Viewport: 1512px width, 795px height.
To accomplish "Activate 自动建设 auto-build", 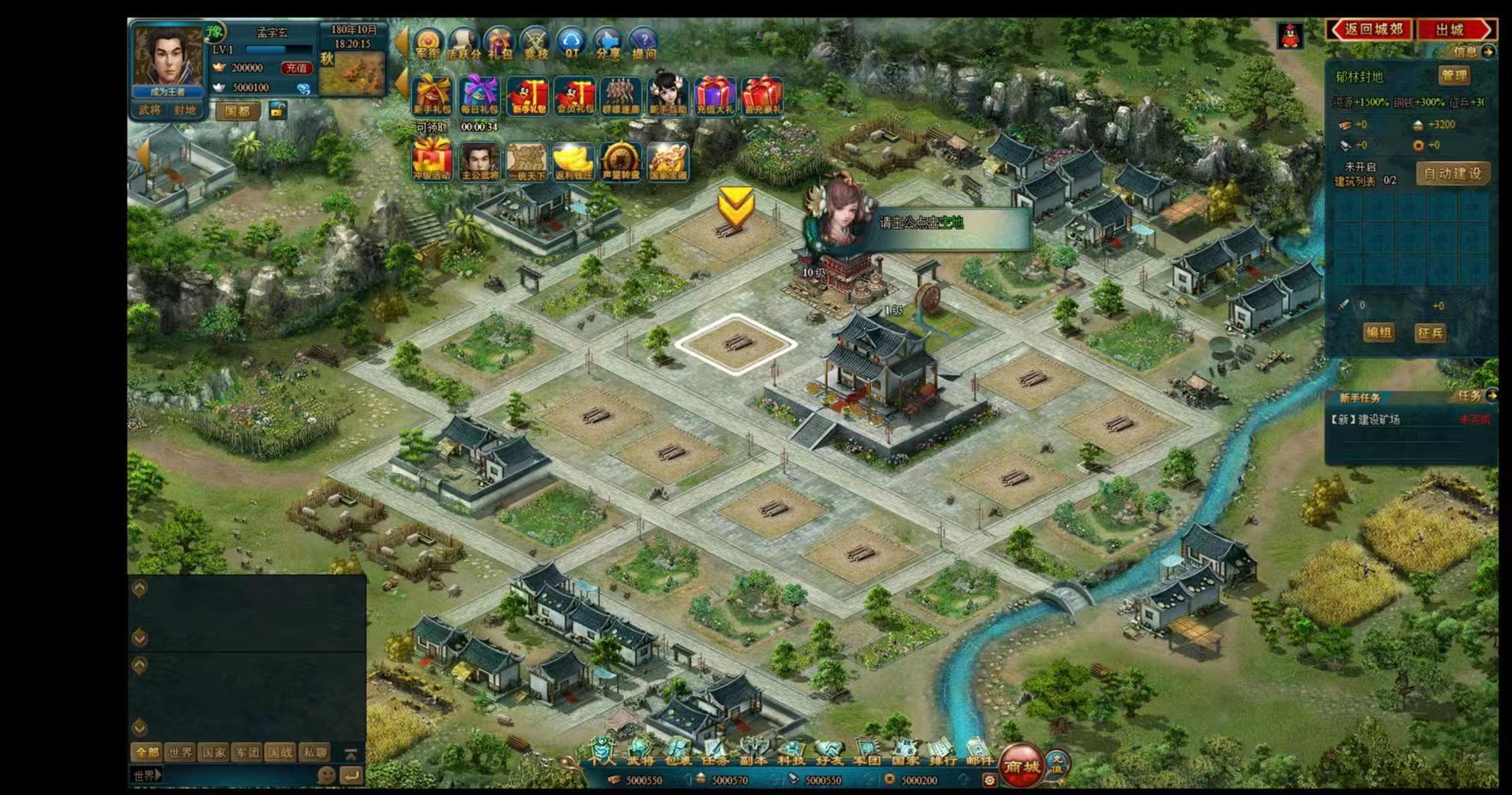I will (1452, 173).
